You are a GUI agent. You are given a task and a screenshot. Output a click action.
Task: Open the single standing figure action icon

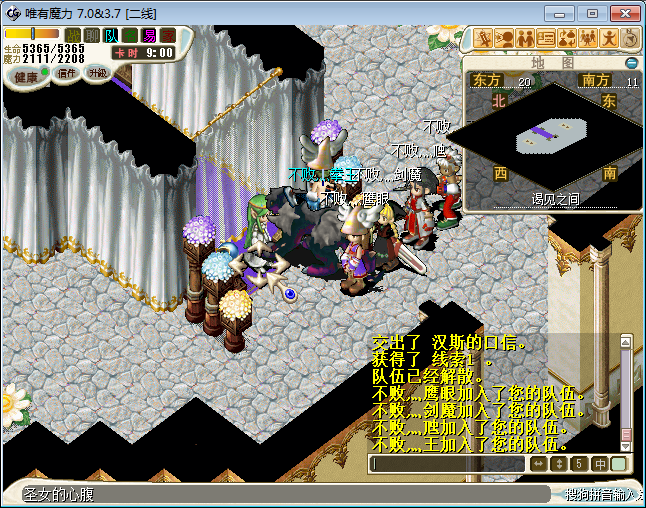pos(609,39)
